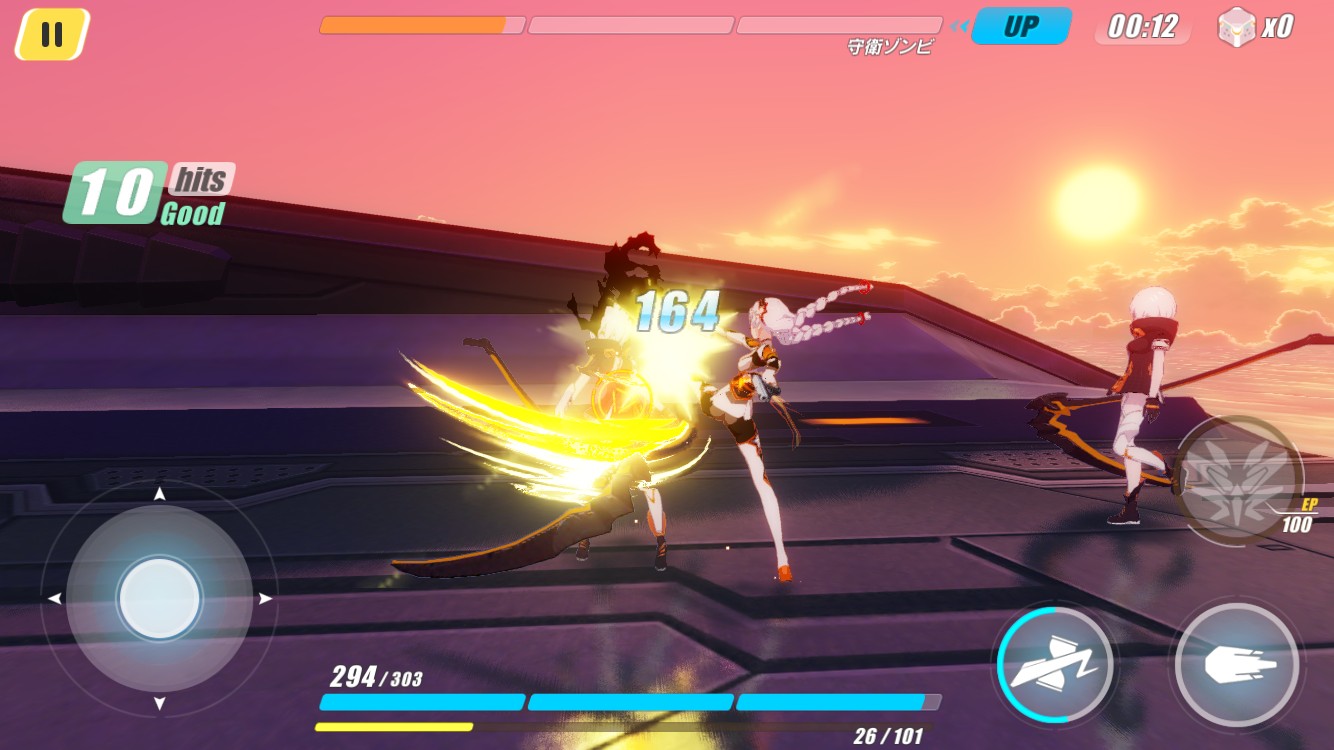Screen dimensions: 1334x750
Task: Pause the game with the yellow button
Action: (52, 35)
